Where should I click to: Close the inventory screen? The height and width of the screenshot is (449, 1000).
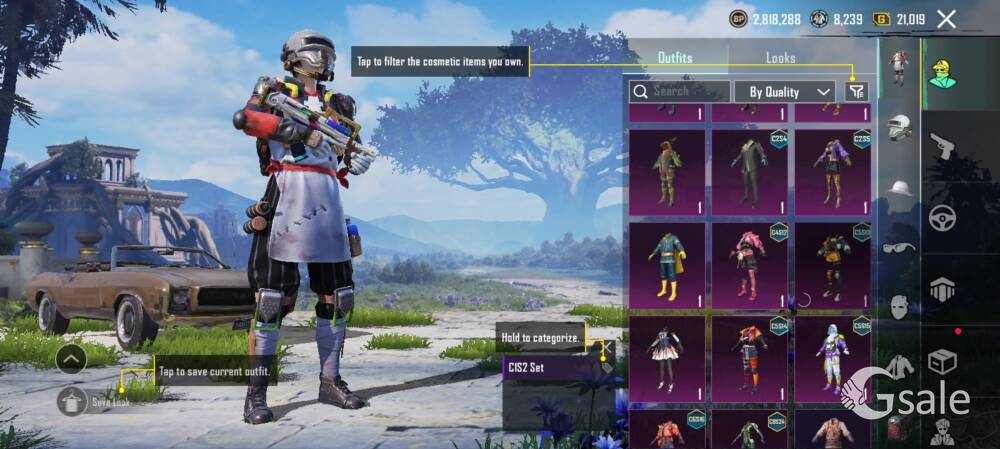946,19
